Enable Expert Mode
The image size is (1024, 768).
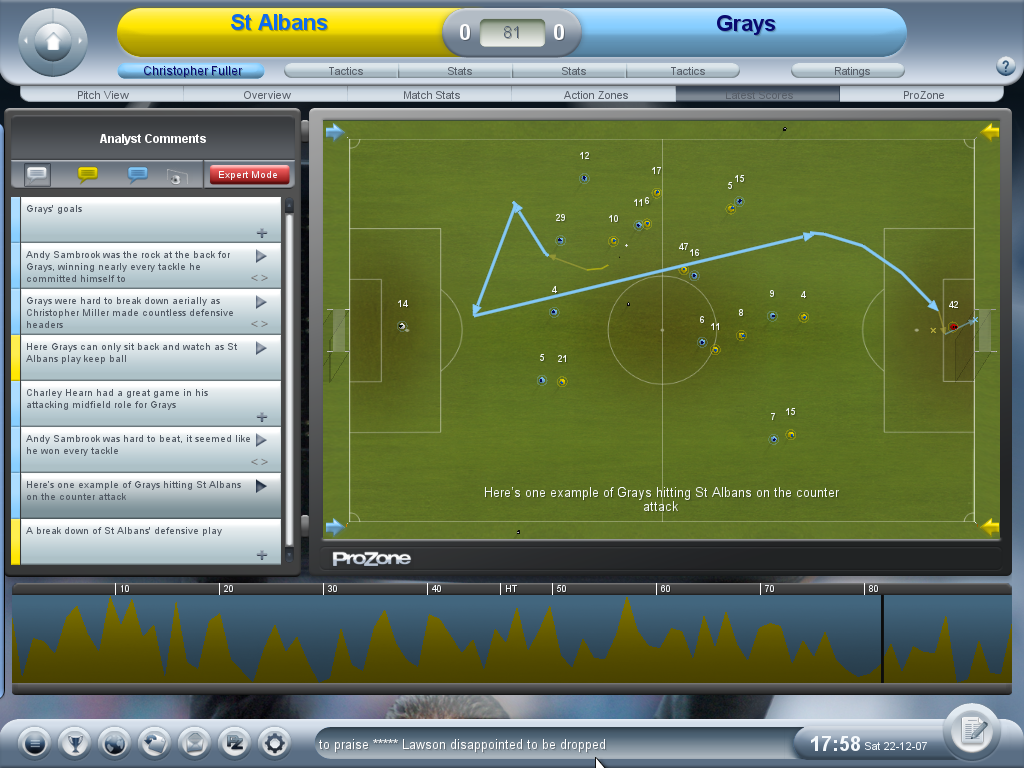[x=249, y=175]
